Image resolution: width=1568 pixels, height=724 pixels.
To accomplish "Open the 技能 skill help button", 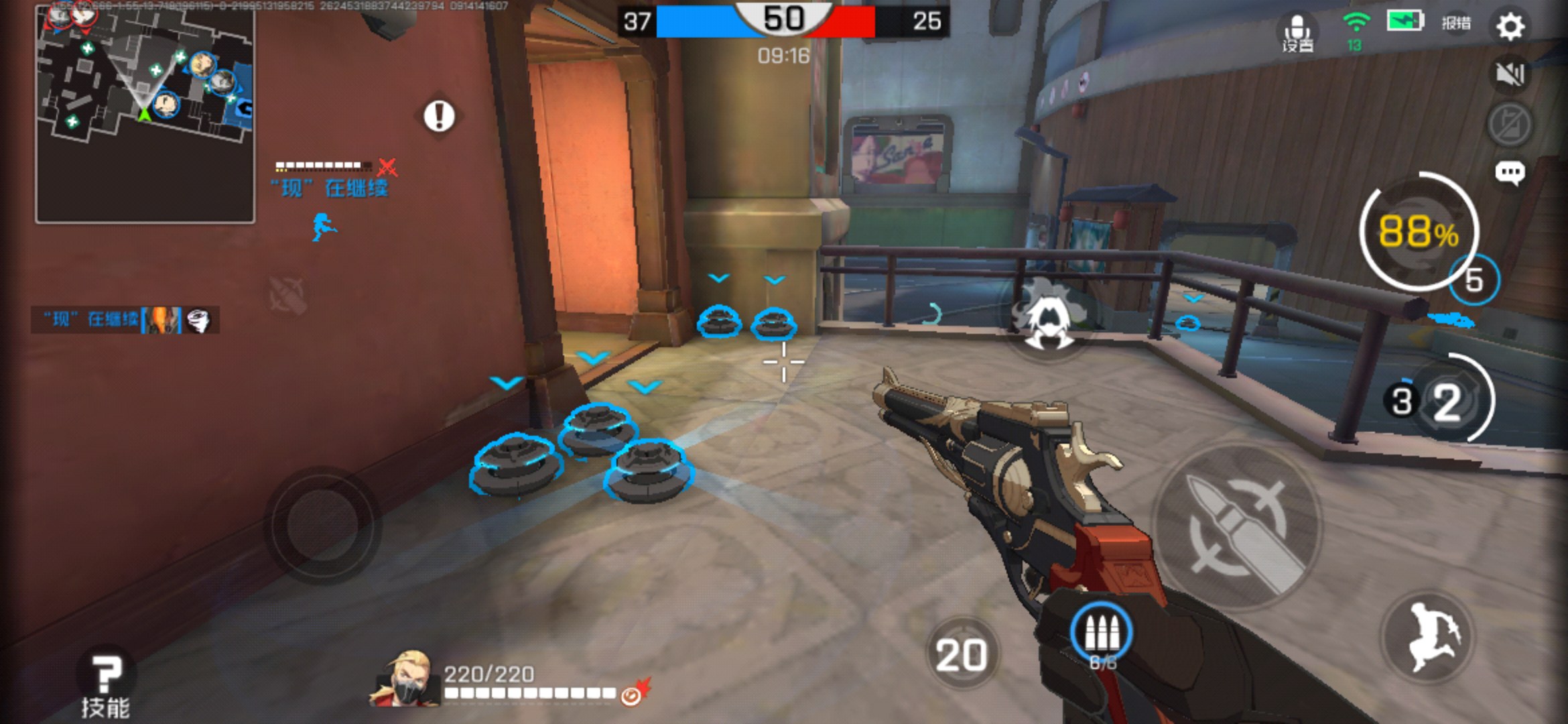I will pyautogui.click(x=105, y=685).
